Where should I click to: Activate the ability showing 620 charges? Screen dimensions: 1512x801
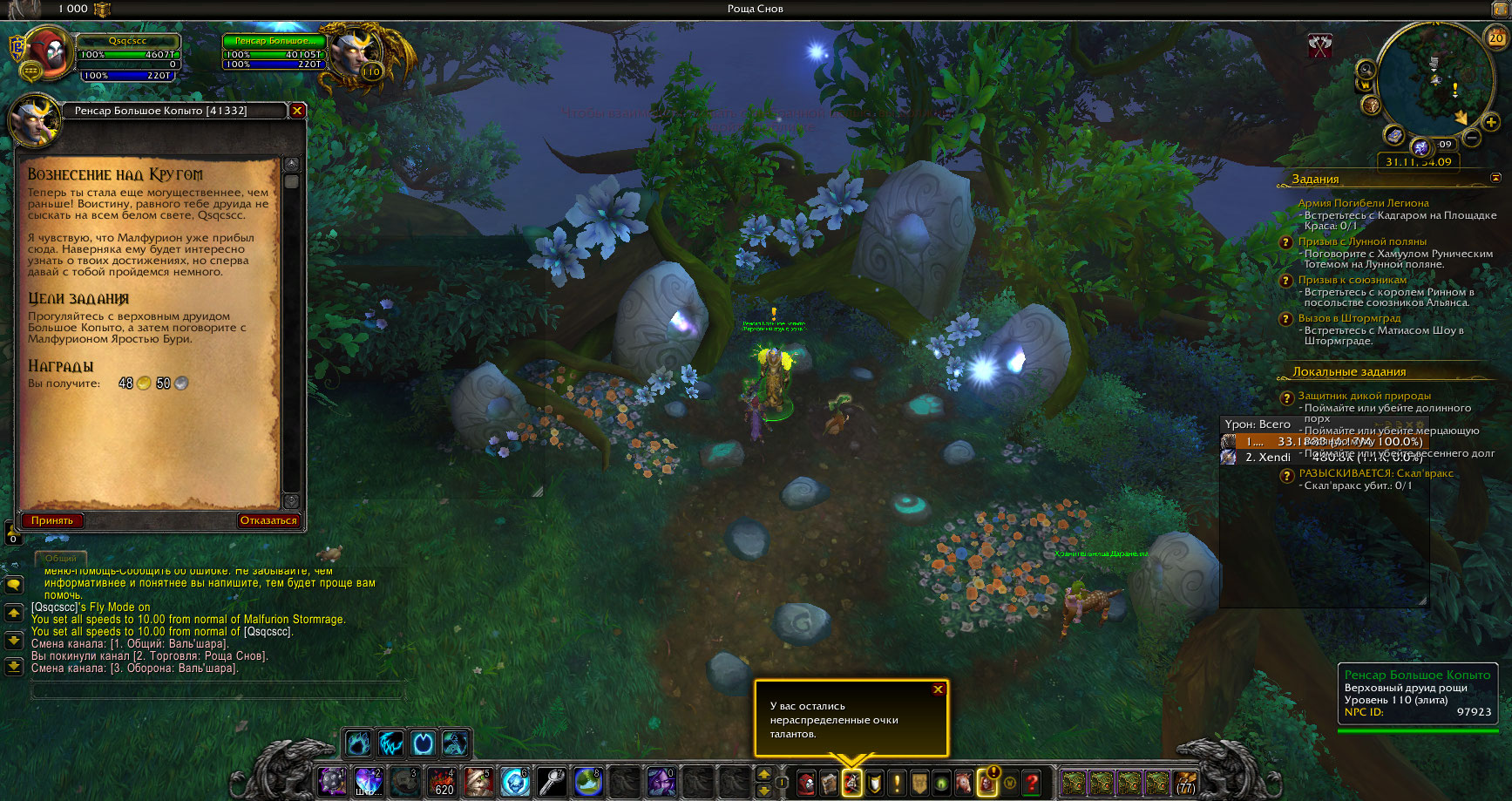click(441, 782)
